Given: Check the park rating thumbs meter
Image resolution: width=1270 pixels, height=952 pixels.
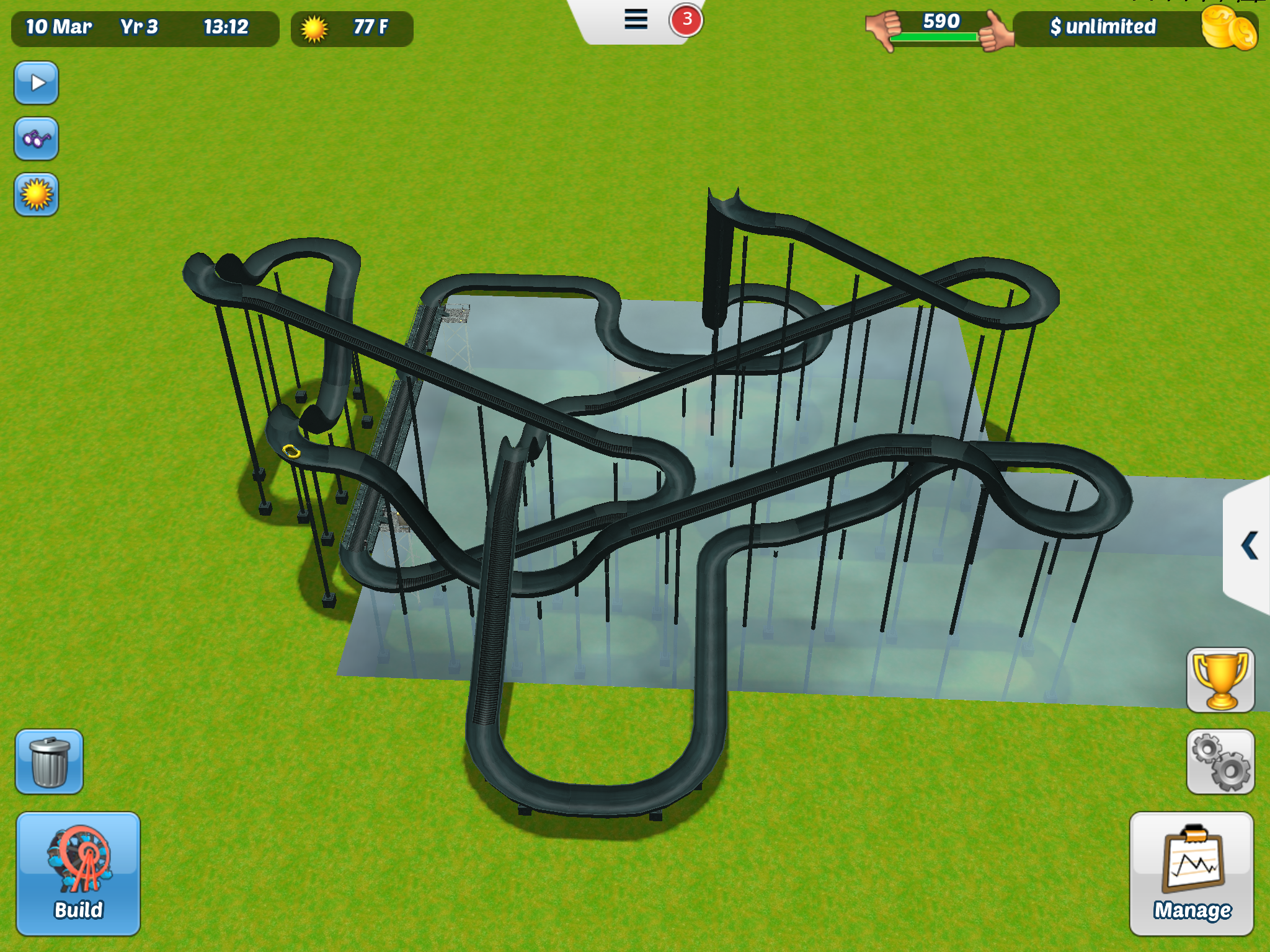Looking at the screenshot, I should (940, 29).
